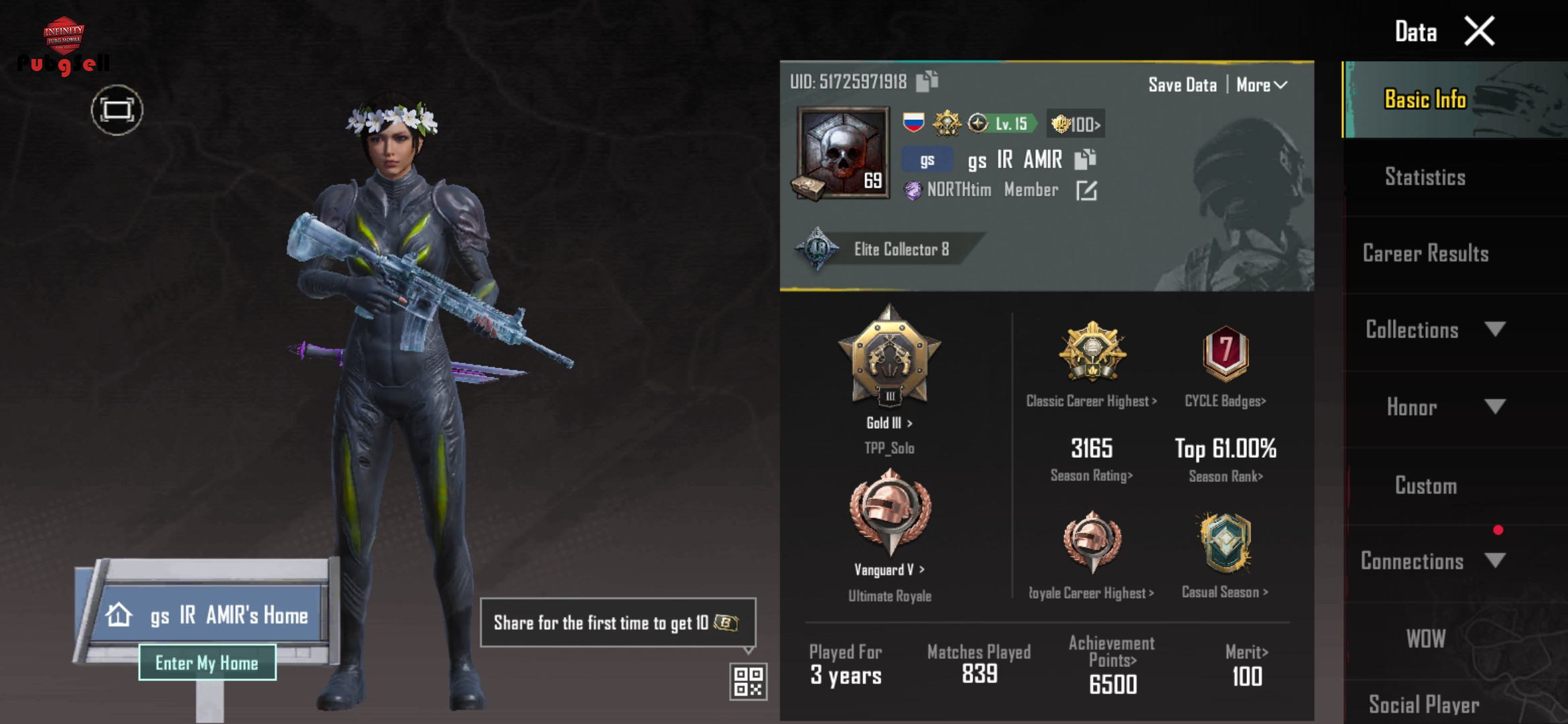Open the Career Results tab
Image resolution: width=1568 pixels, height=724 pixels.
coord(1425,253)
